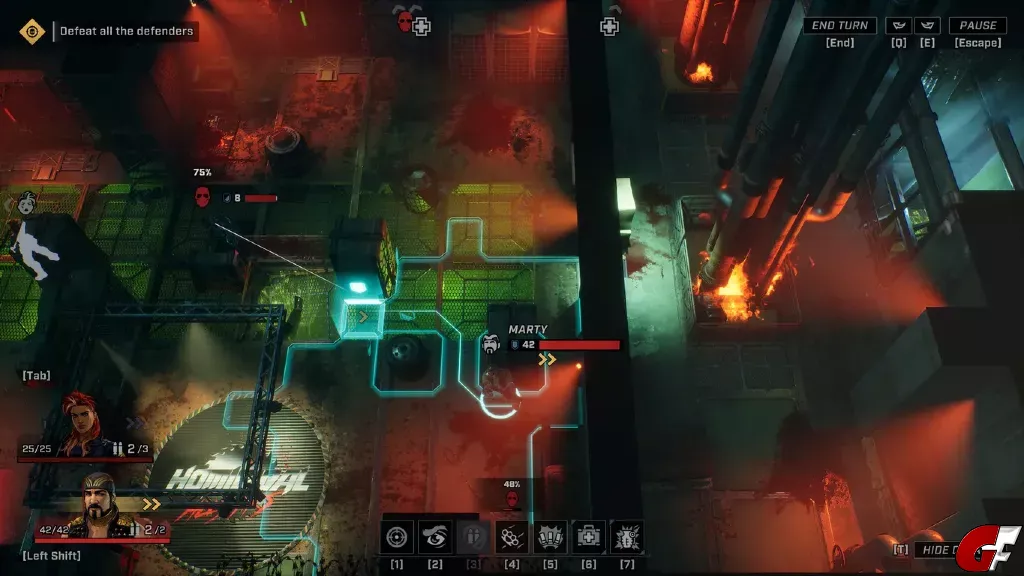Use the medkit heal ability
This screenshot has height=576, width=1024.
(589, 538)
